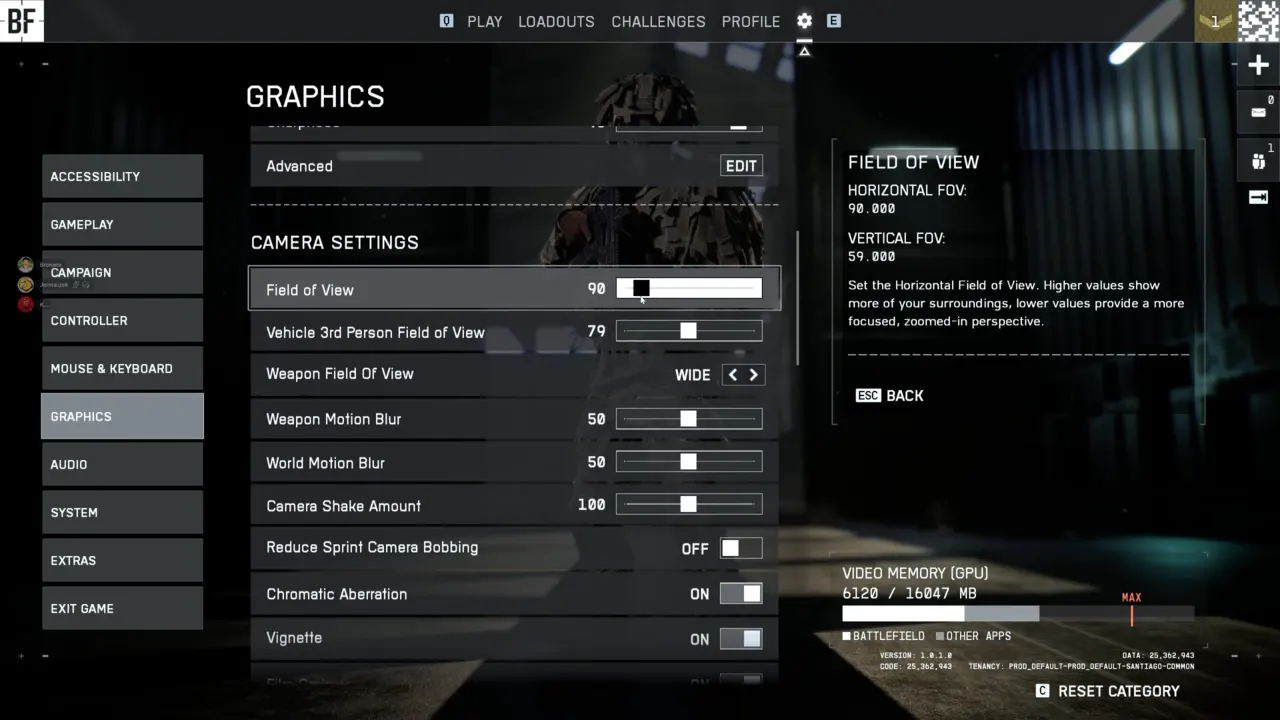Click the Edit button for Advanced
The width and height of the screenshot is (1280, 720).
pos(741,166)
